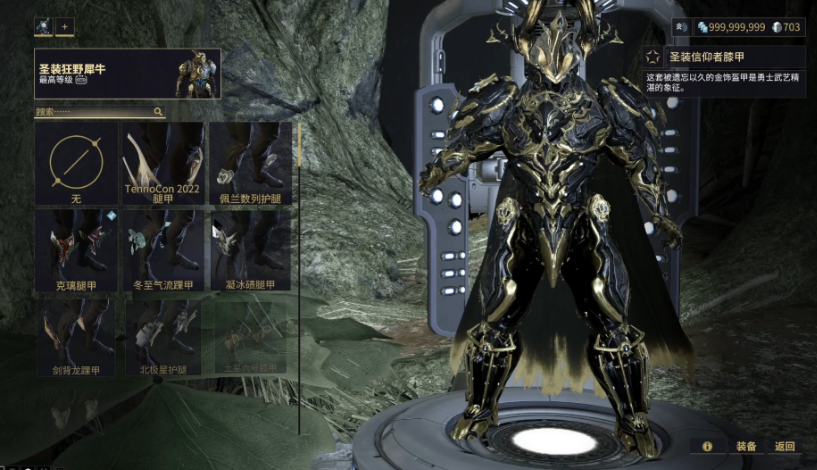Toggle the favorite star beside 圣装信仰者膝甲
Viewport: 817px width, 470px height.
[x=653, y=56]
